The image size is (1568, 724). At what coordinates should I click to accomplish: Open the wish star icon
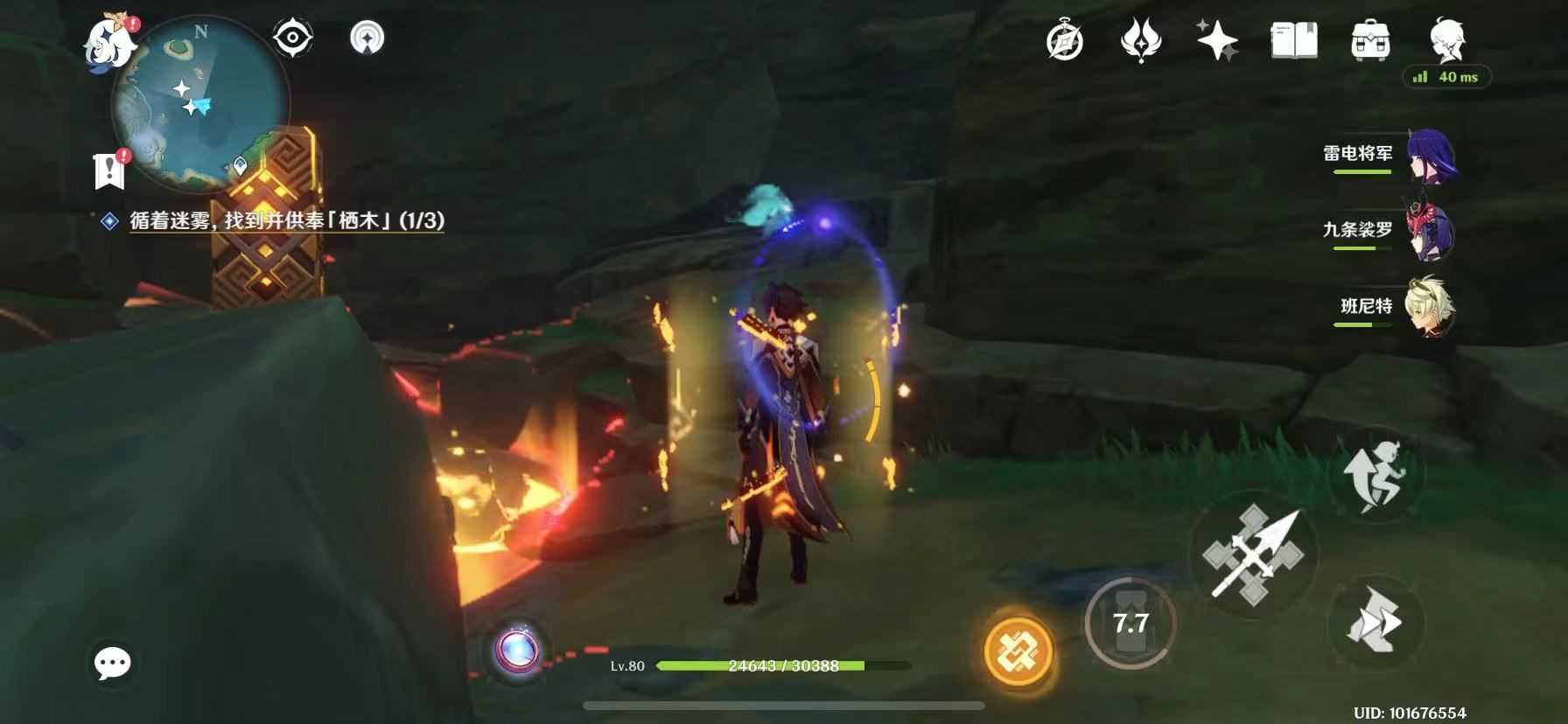[1216, 41]
